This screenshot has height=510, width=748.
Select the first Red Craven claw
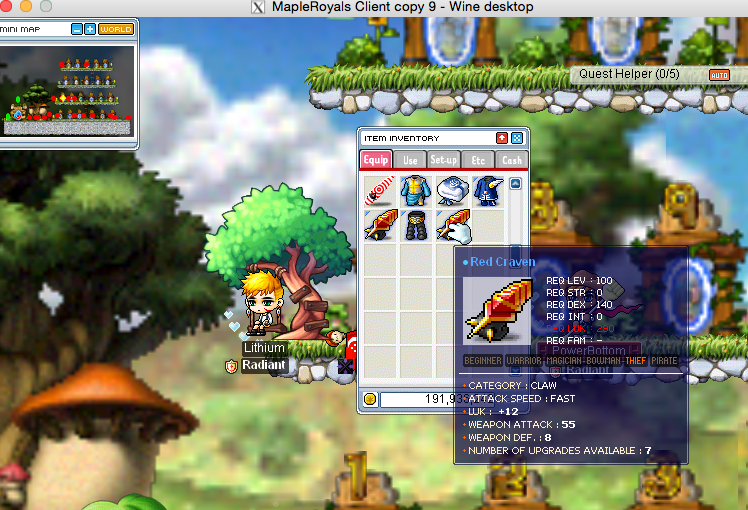[x=381, y=225]
